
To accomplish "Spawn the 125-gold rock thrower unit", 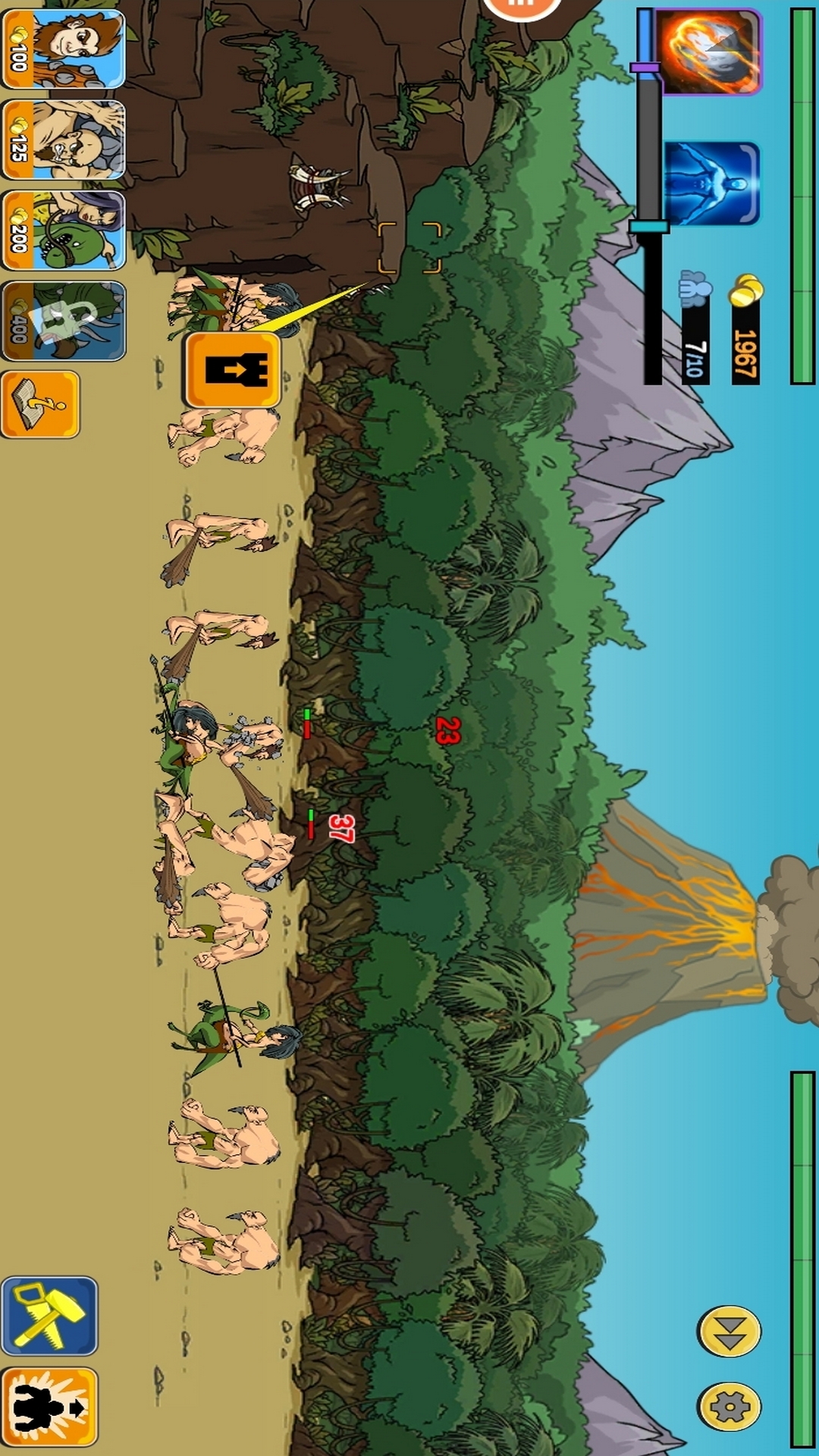I will (63, 140).
